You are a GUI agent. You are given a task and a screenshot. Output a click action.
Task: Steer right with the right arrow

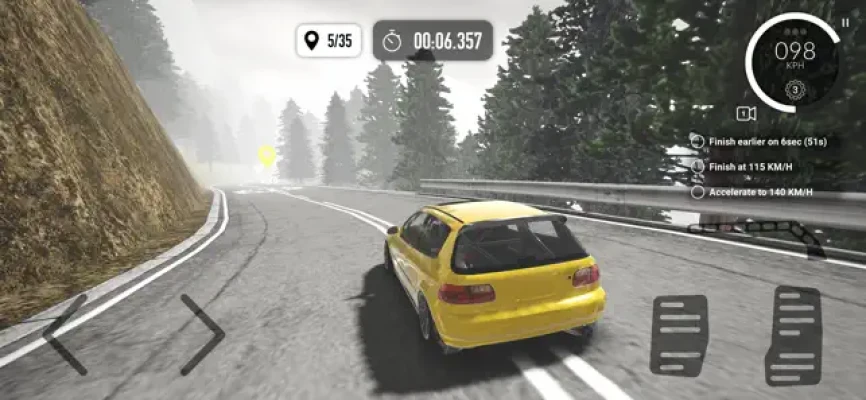[203, 334]
